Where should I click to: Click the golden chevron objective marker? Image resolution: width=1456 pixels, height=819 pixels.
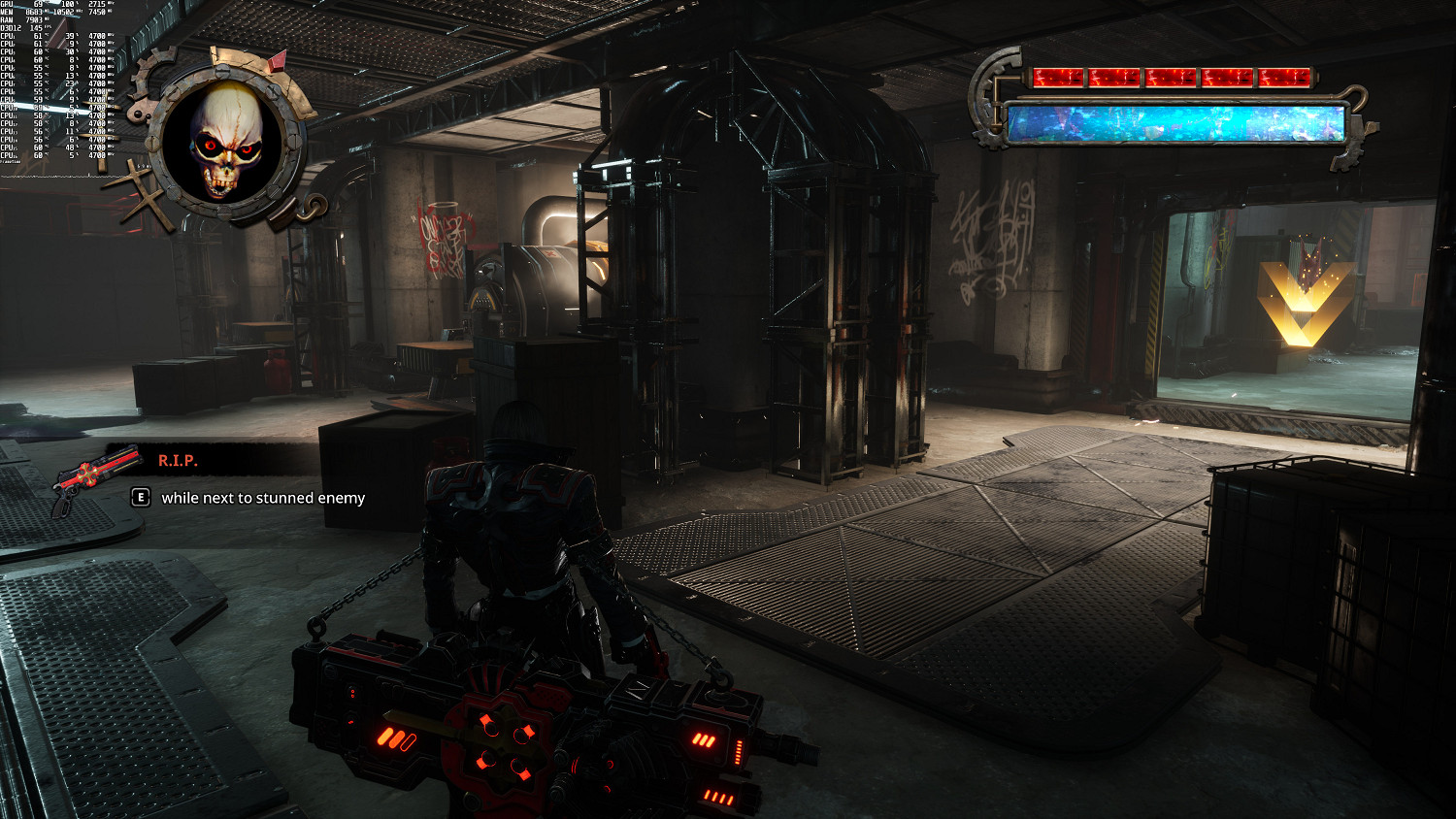[1304, 303]
